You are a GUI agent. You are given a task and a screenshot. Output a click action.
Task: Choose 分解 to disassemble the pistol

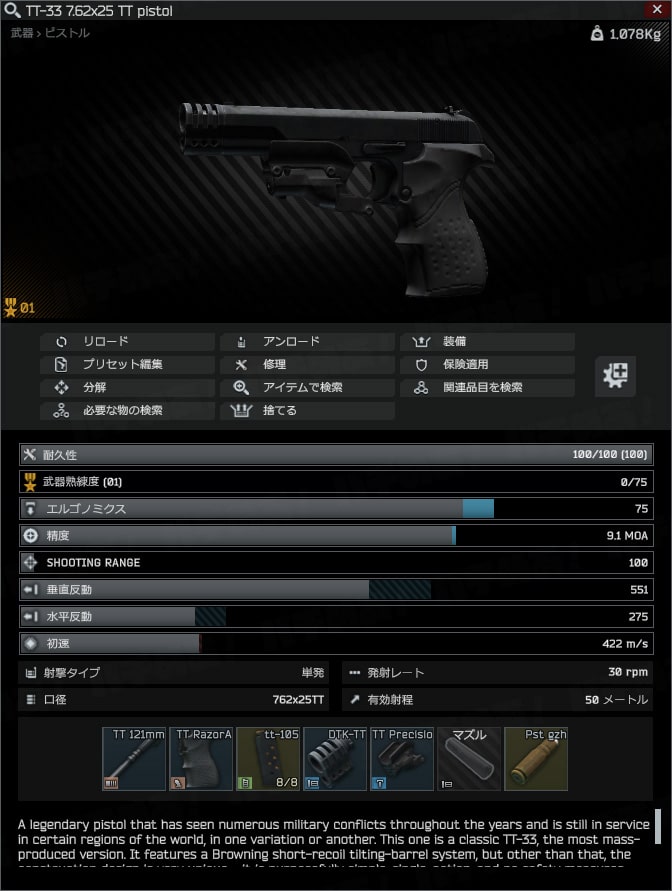tap(126, 387)
